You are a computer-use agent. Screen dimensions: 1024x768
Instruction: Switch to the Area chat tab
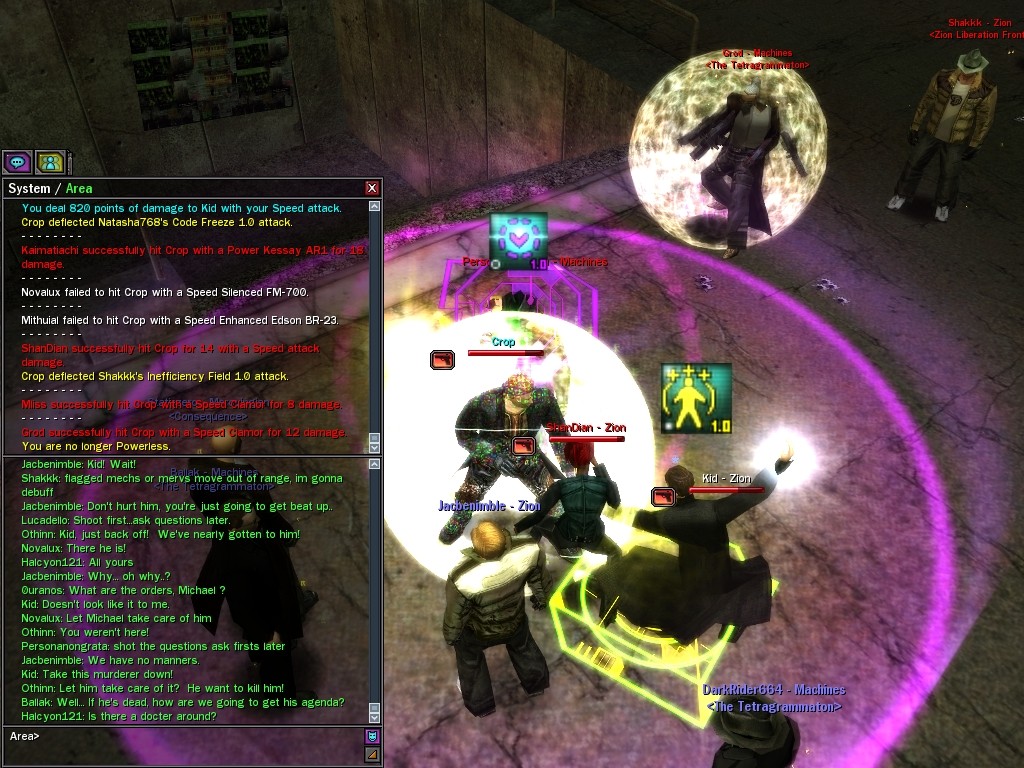79,188
